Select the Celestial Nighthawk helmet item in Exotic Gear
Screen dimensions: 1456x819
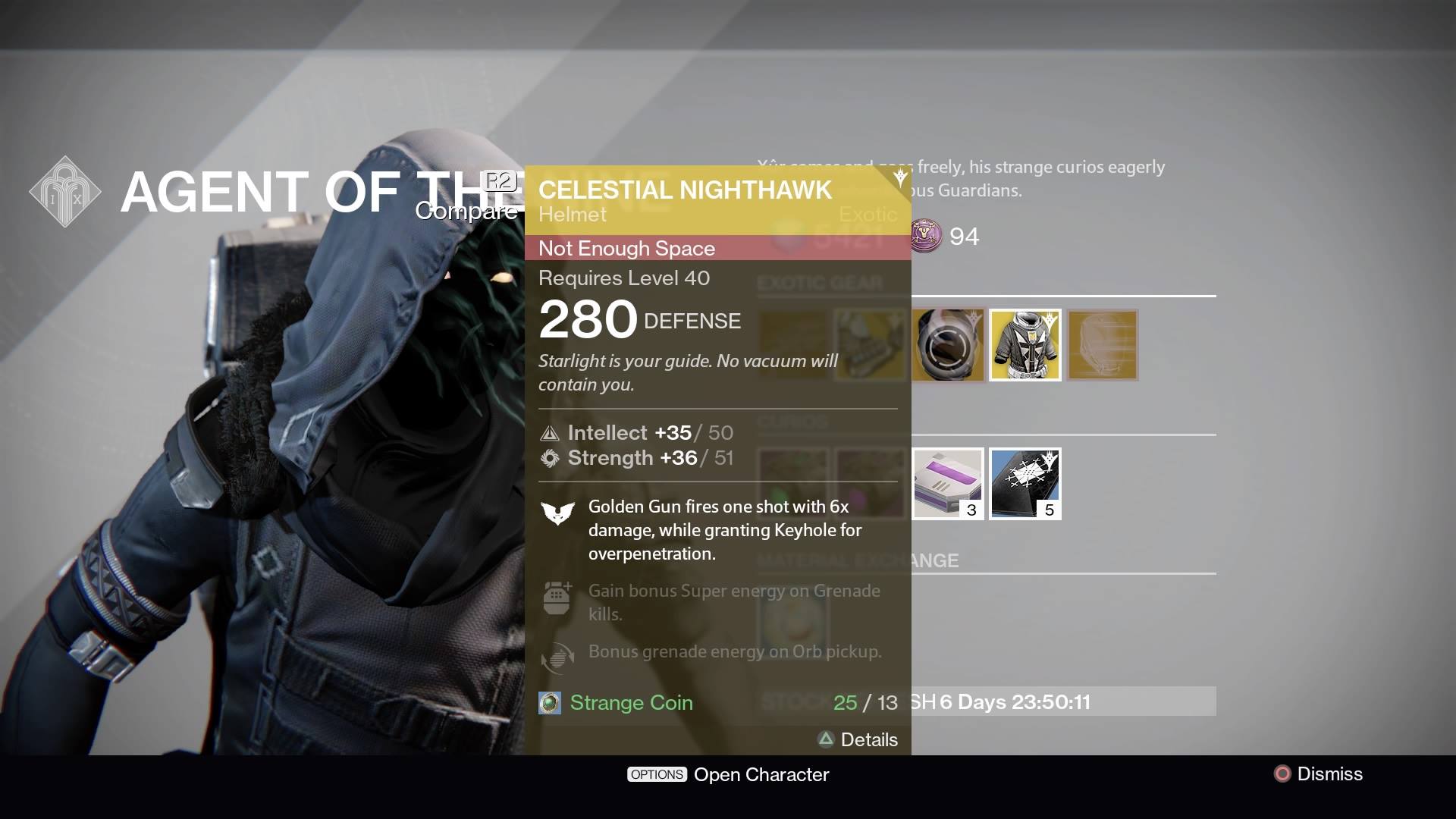(1101, 345)
